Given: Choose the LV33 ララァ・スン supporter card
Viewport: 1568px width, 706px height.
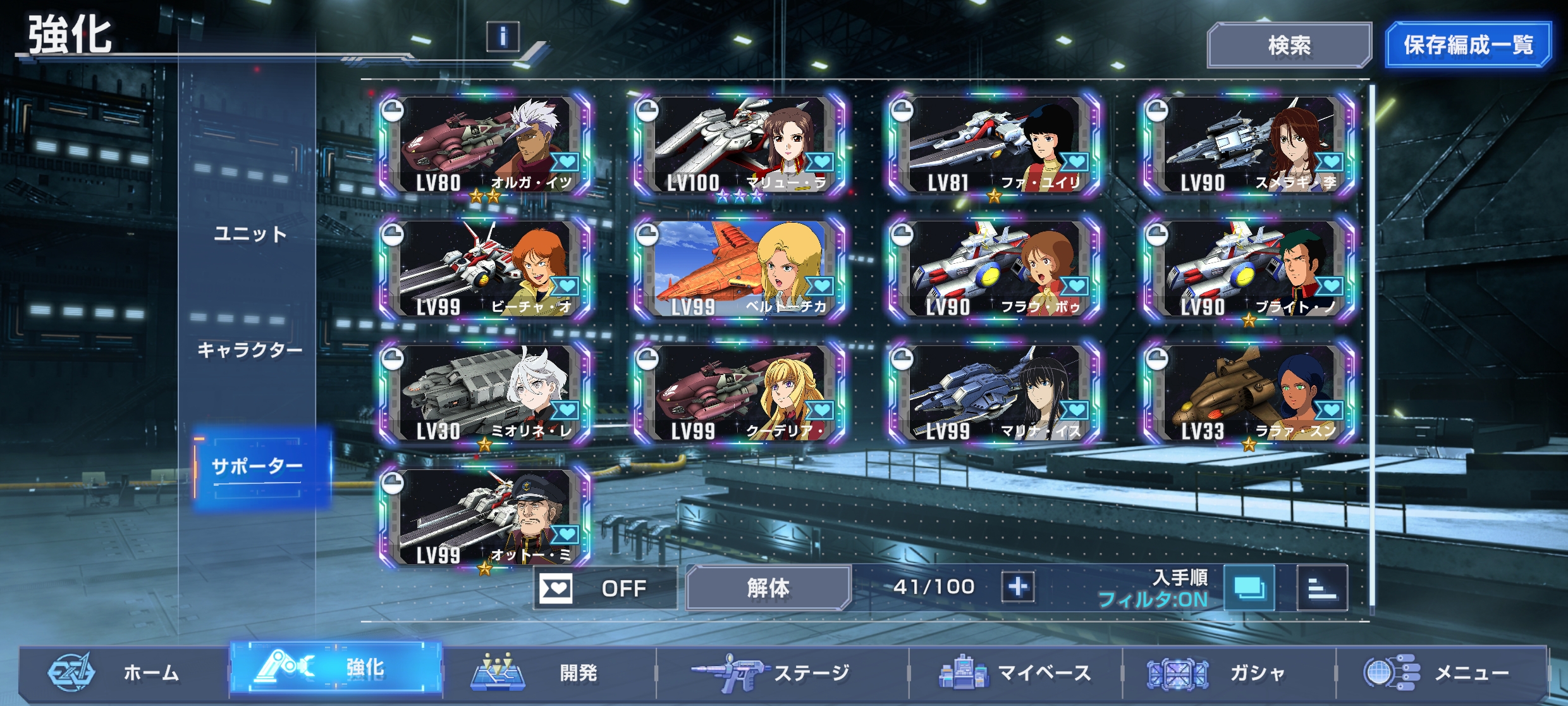Looking at the screenshot, I should pos(1249,393).
